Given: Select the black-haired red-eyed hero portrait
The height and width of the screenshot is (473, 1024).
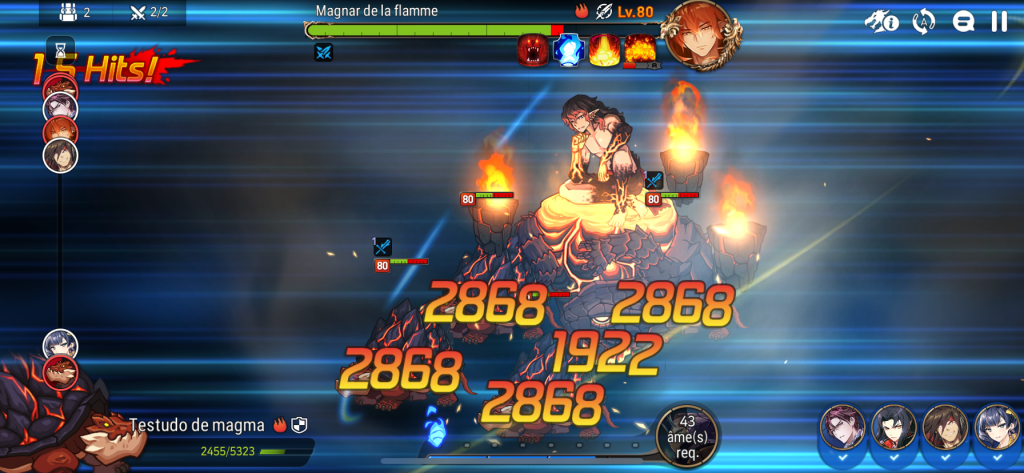Looking at the screenshot, I should coord(893,428).
